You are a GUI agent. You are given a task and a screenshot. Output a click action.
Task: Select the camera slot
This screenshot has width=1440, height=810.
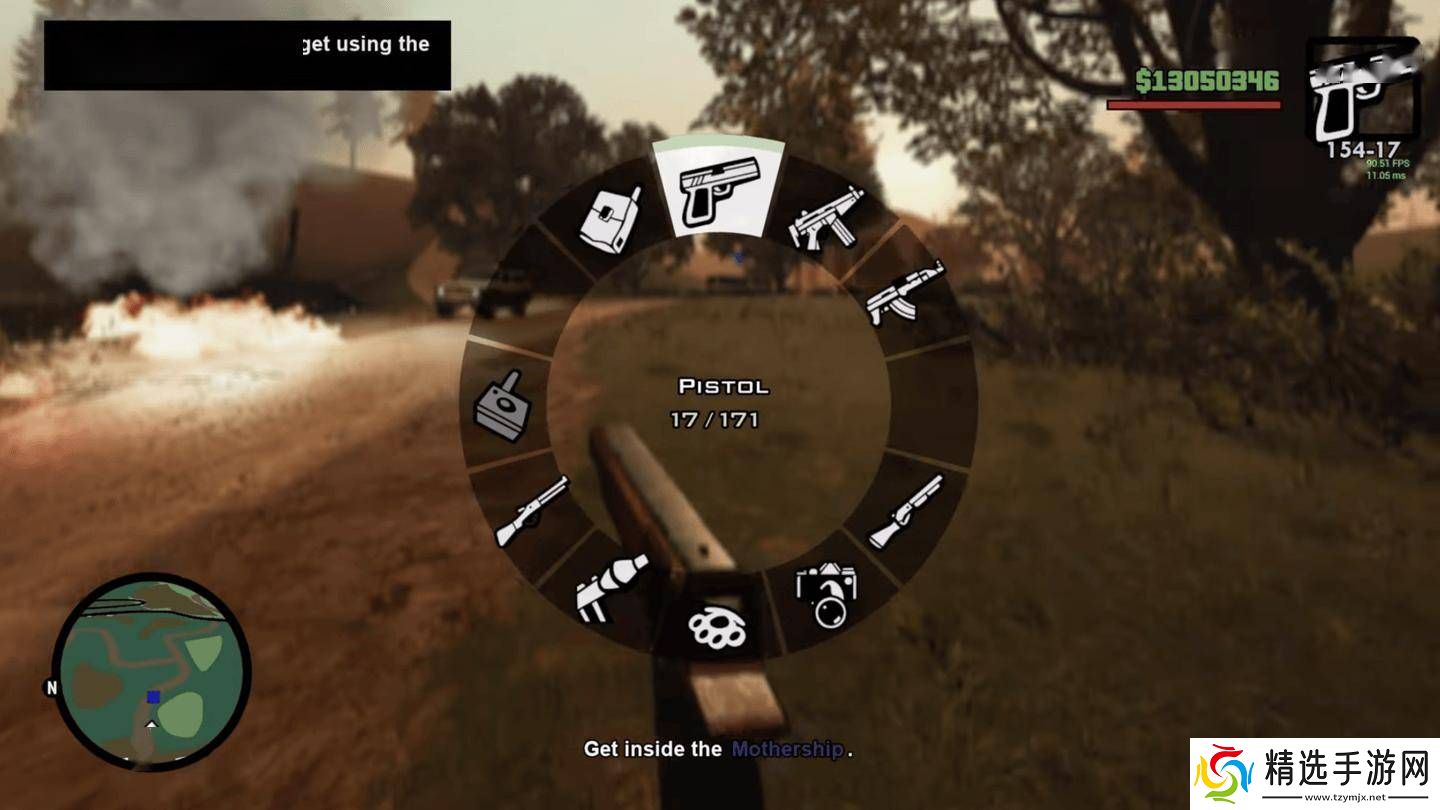coord(826,594)
